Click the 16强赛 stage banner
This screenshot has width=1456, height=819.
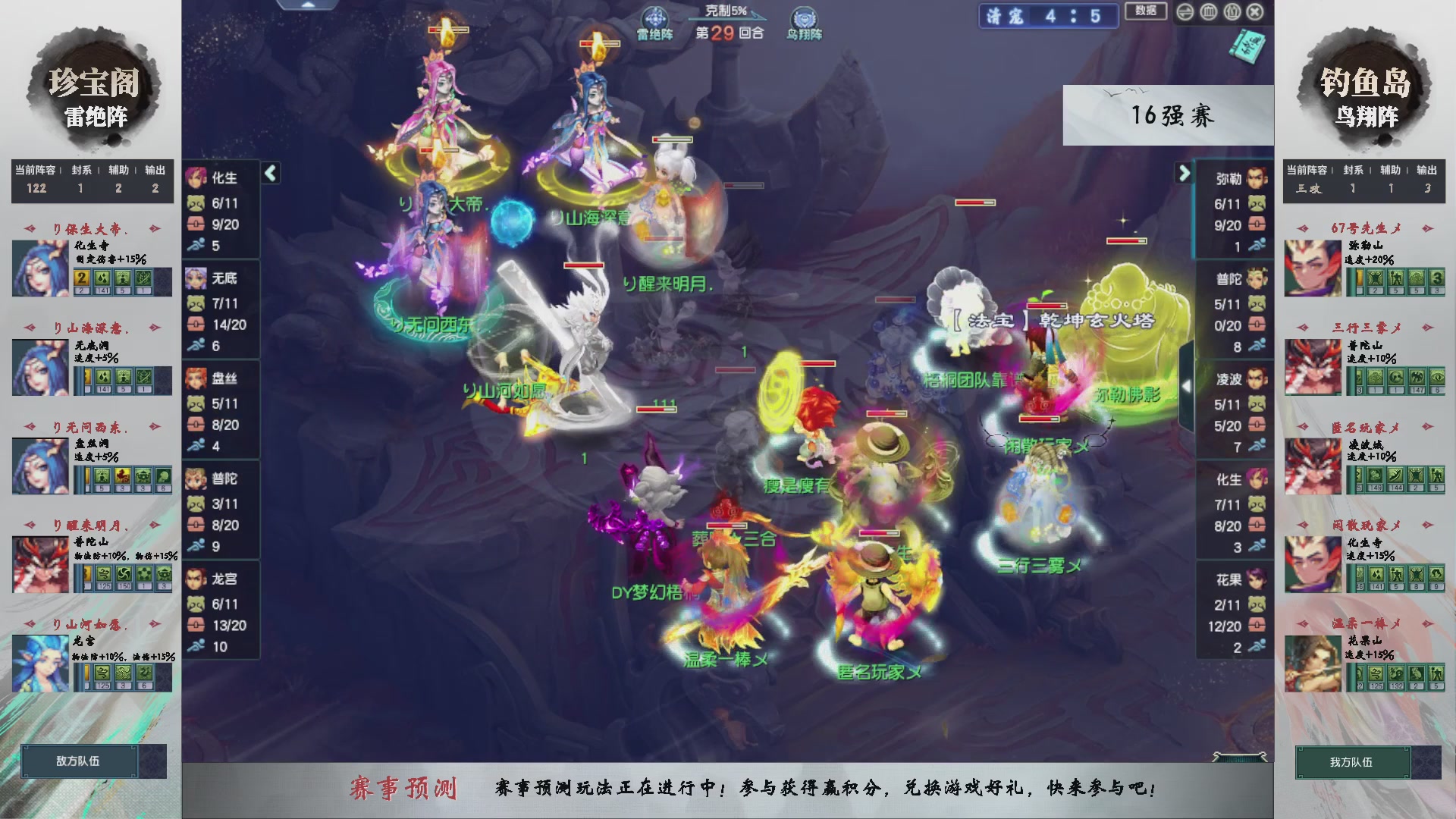pyautogui.click(x=1172, y=116)
